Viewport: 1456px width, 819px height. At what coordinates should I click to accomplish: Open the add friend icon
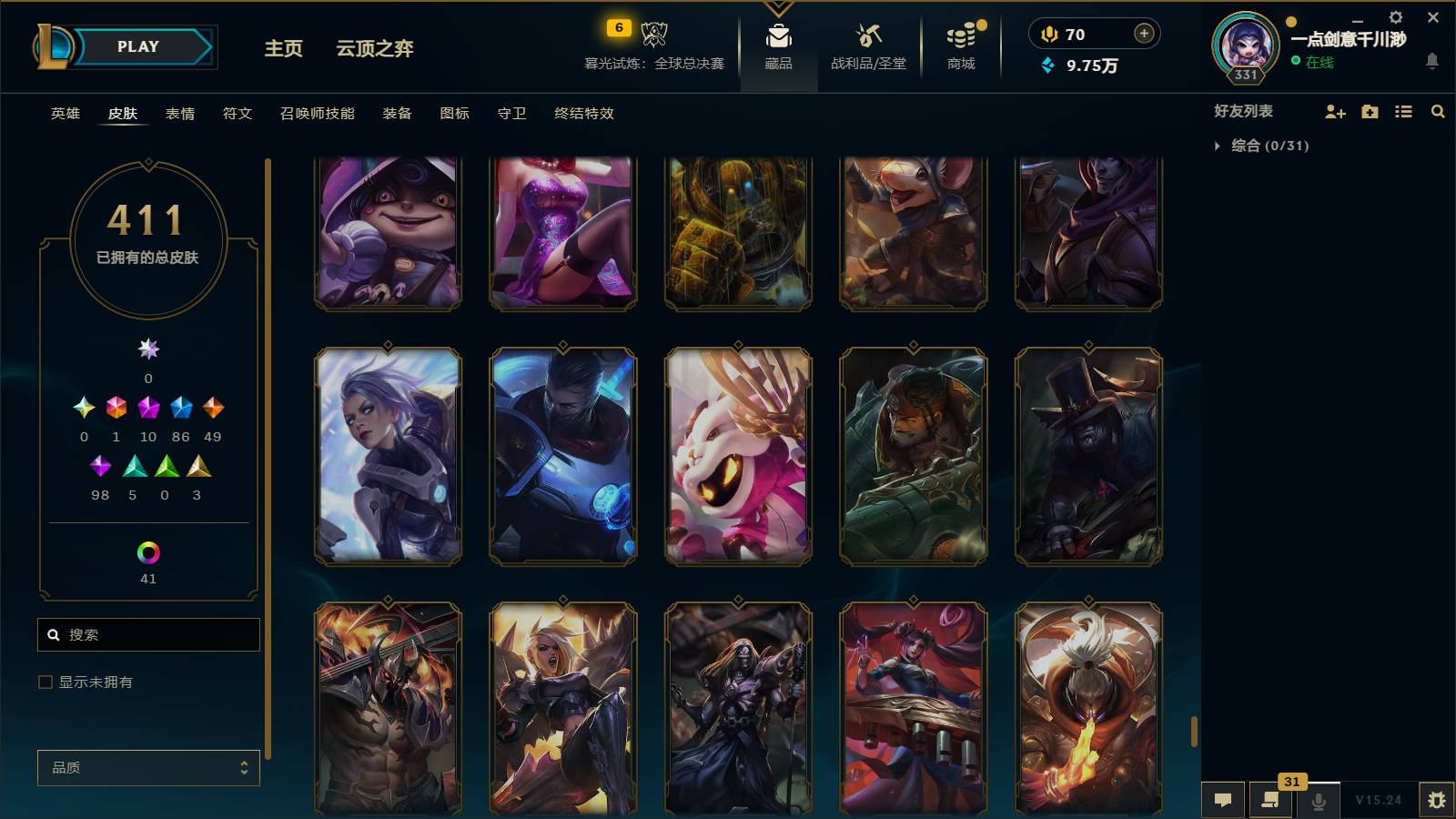point(1334,111)
